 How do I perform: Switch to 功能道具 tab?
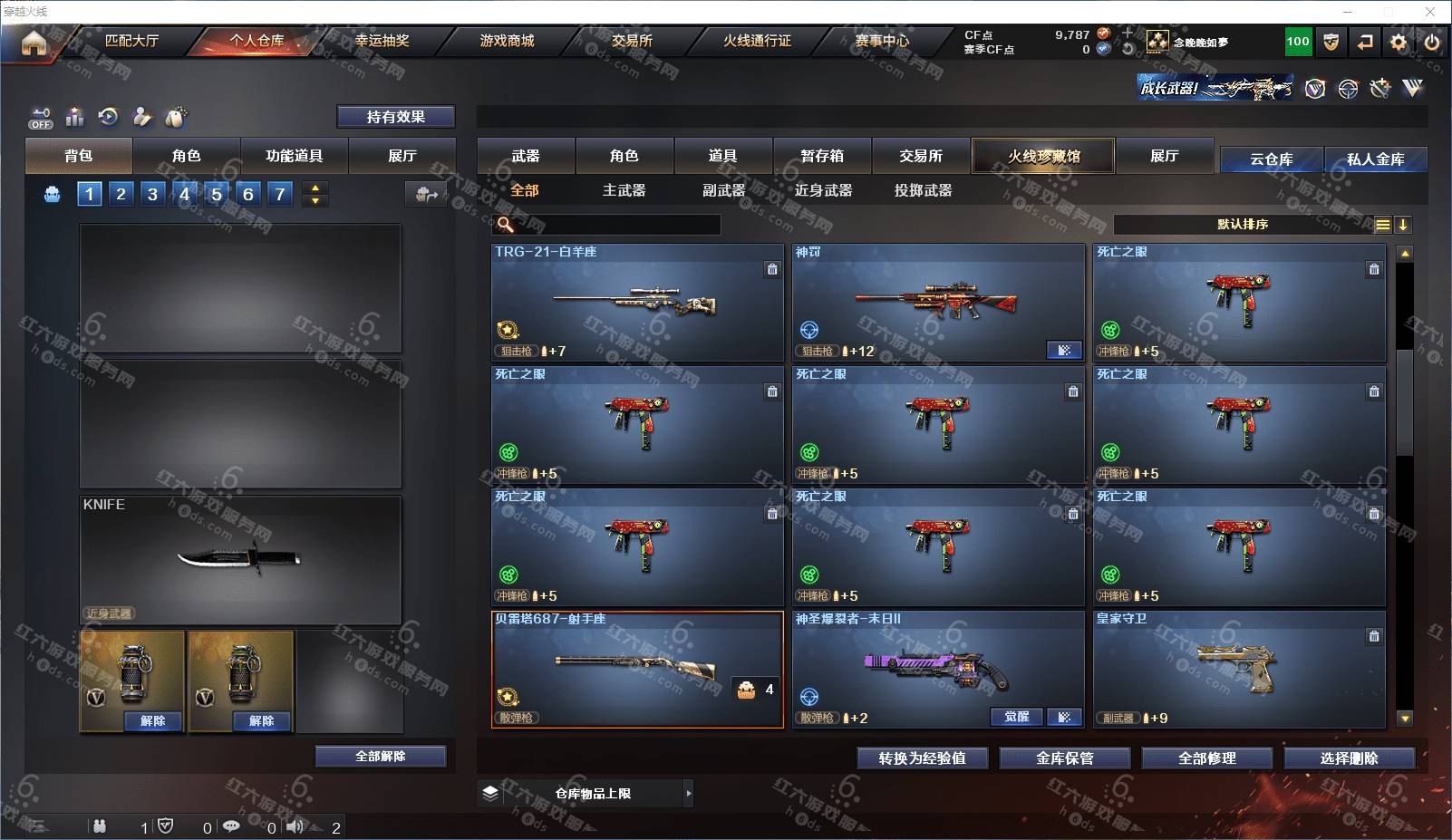click(x=294, y=156)
